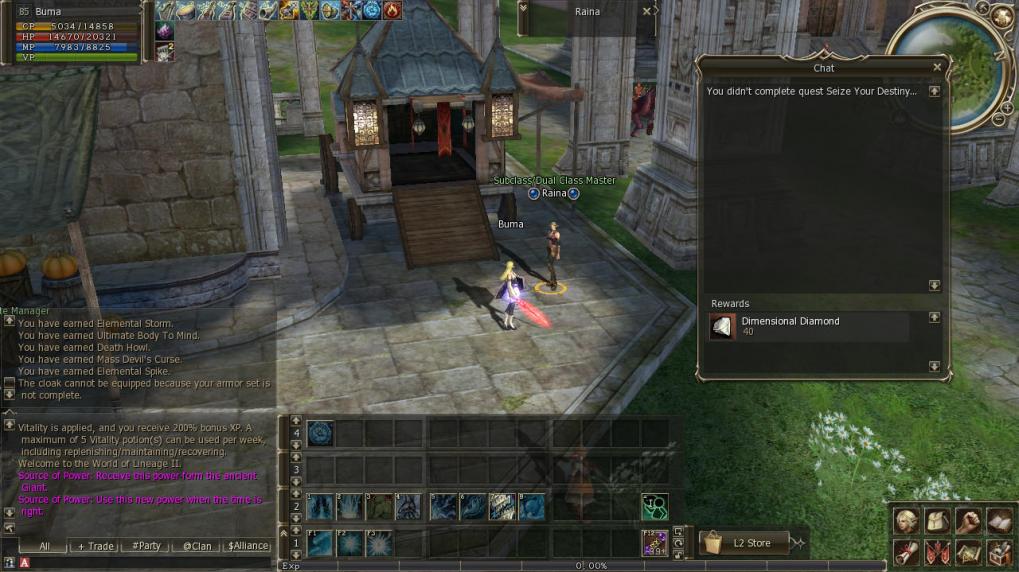Open the quest scroll icon
Viewport: 1019px width, 572px height.
point(906,551)
